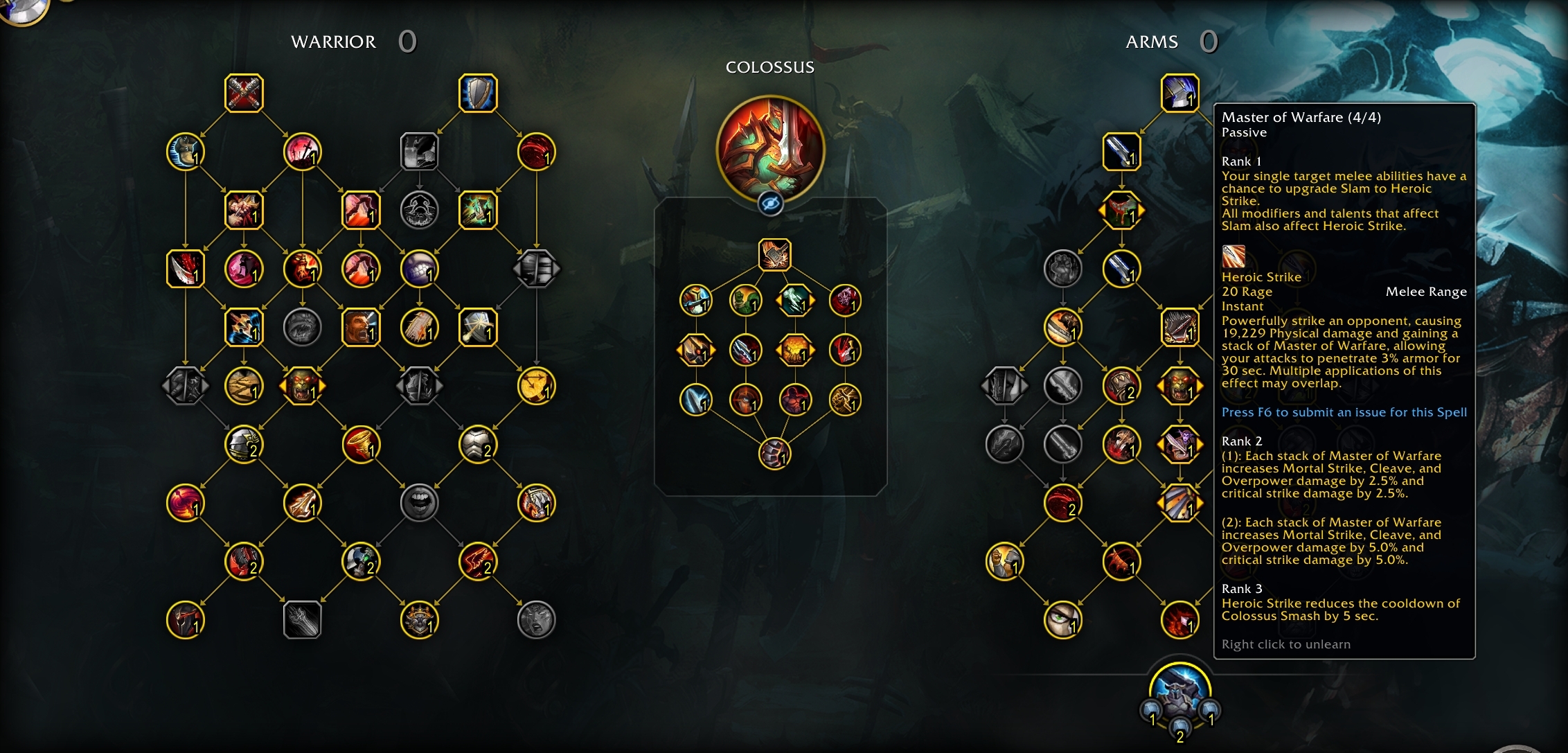Click the crossed-maces talent heading the Warrior tree
Viewport: 1568px width, 753px height.
[x=243, y=94]
